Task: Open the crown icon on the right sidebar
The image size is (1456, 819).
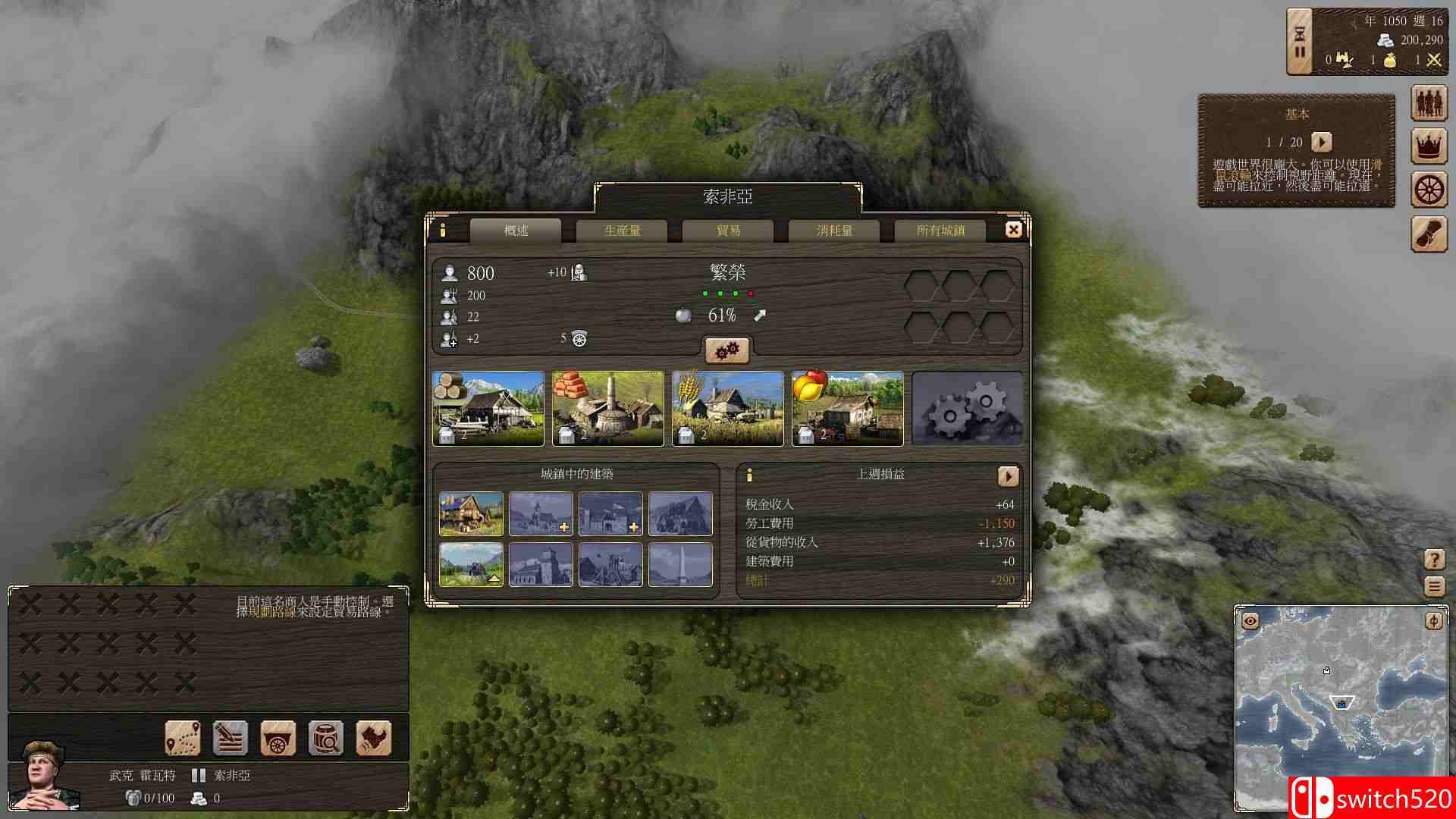Action: [x=1429, y=146]
